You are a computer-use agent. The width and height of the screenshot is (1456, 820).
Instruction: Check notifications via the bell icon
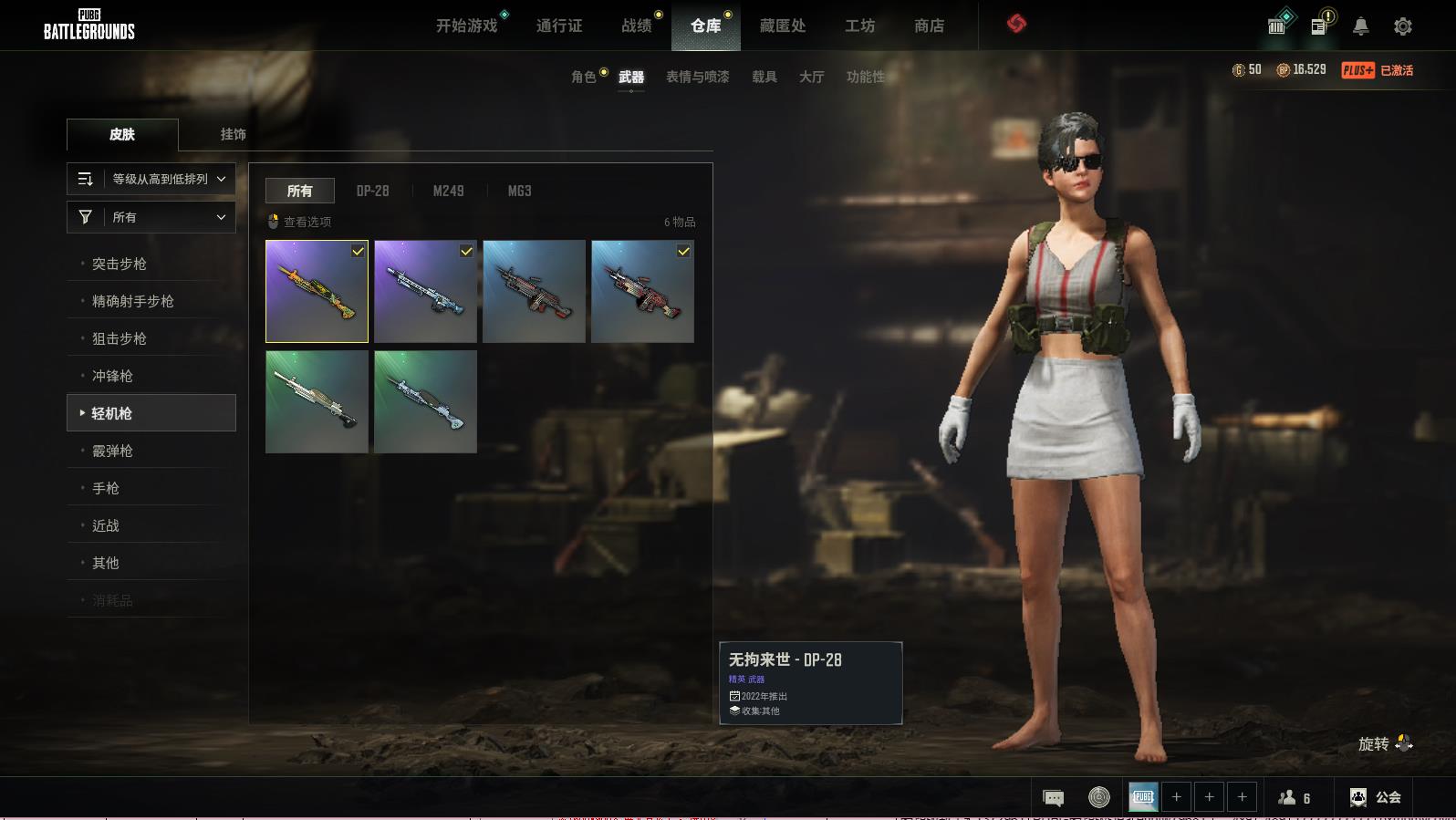click(1360, 26)
